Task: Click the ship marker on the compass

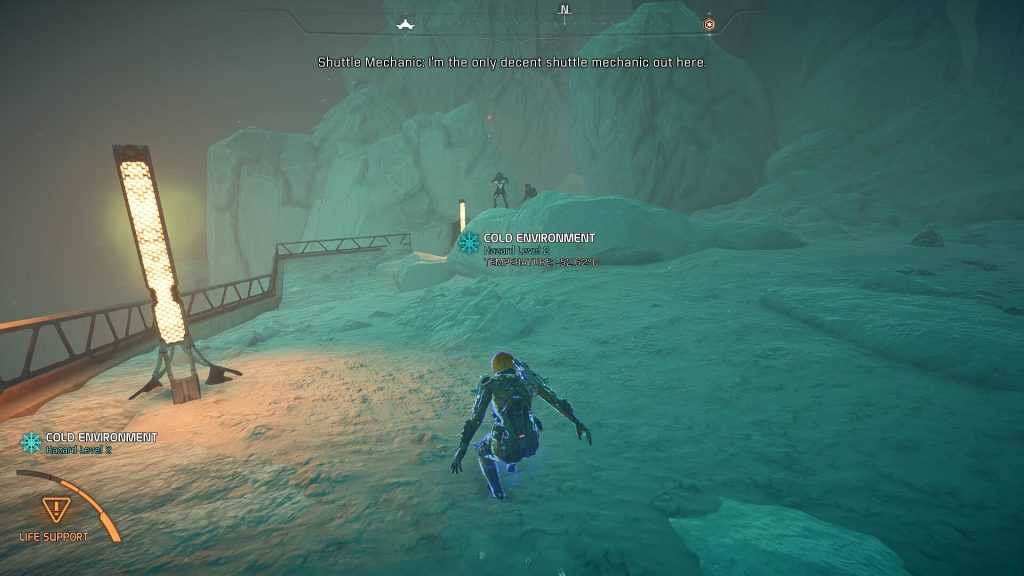Action: point(405,24)
